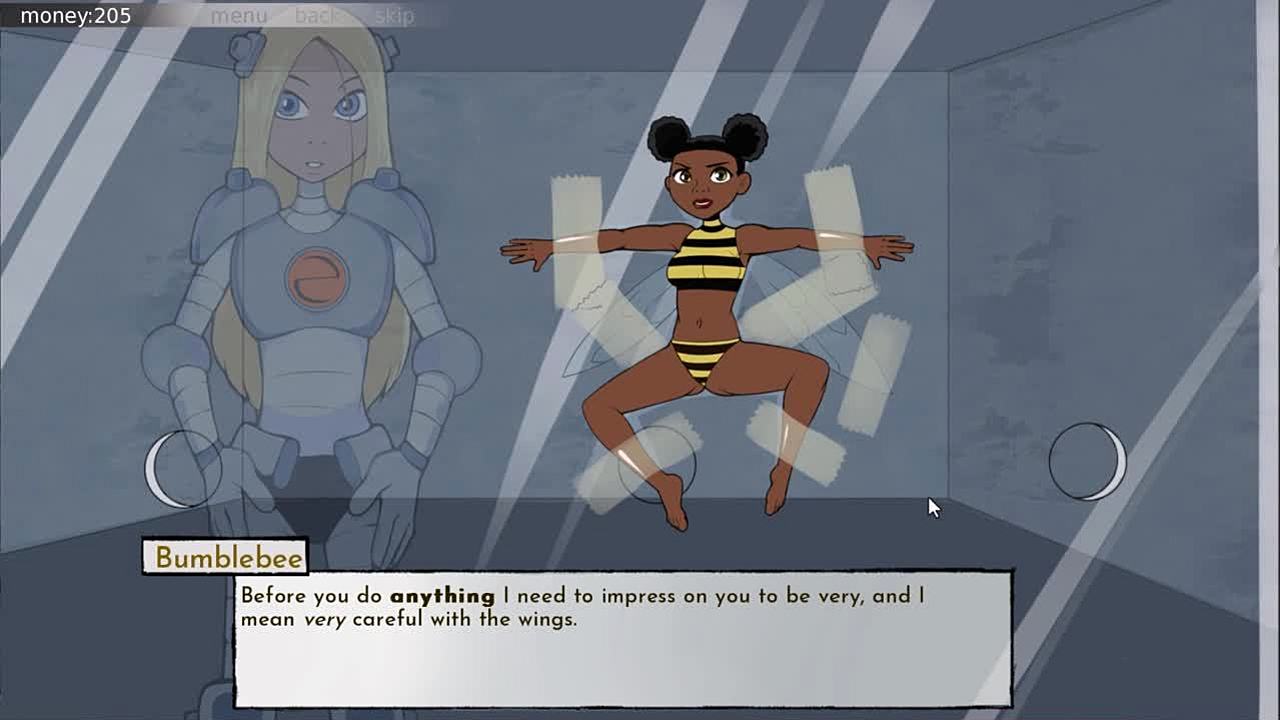The width and height of the screenshot is (1280, 720).
Task: Skip the current dialogue
Action: [x=394, y=16]
